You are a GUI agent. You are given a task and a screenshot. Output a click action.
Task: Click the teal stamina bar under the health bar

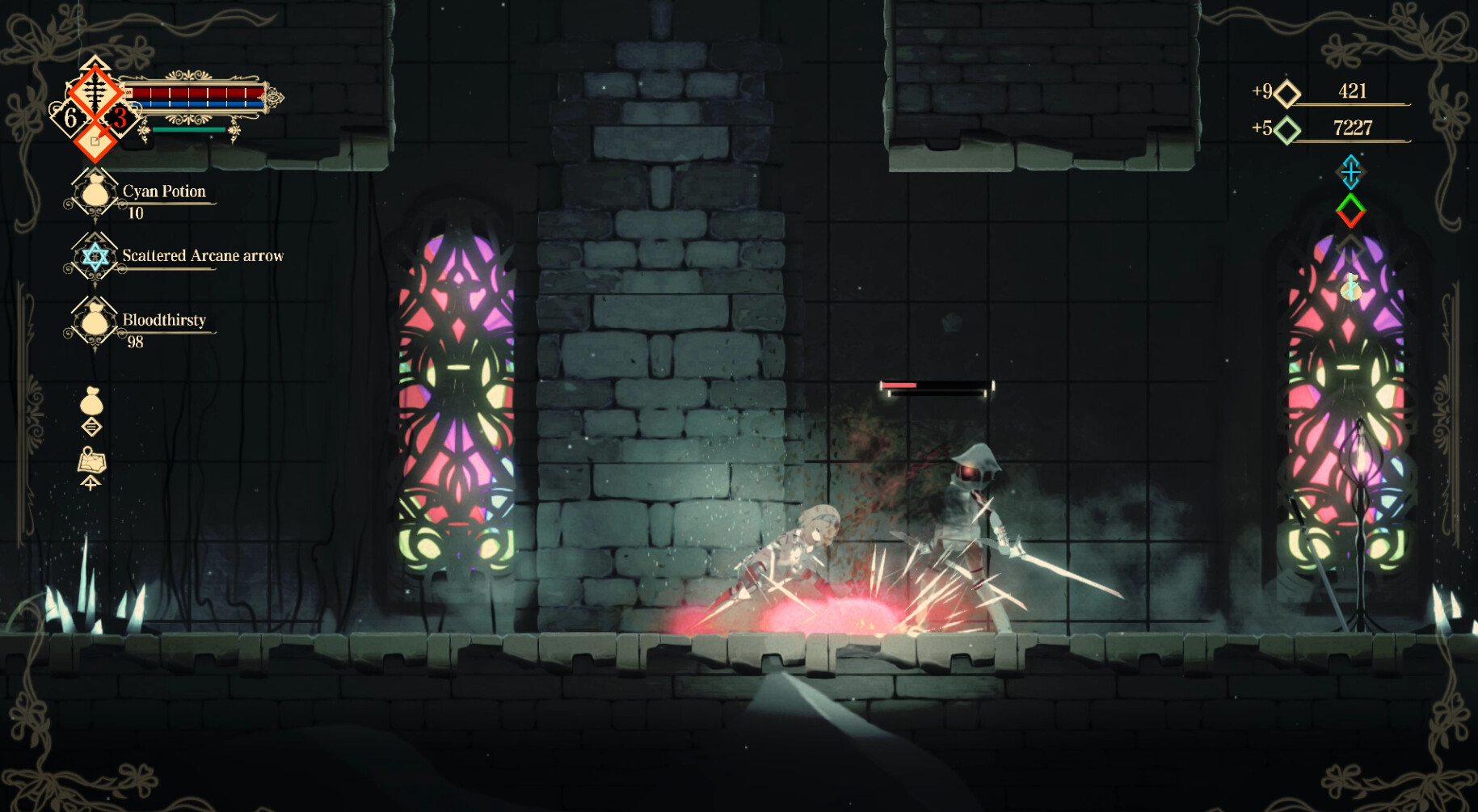(x=190, y=128)
